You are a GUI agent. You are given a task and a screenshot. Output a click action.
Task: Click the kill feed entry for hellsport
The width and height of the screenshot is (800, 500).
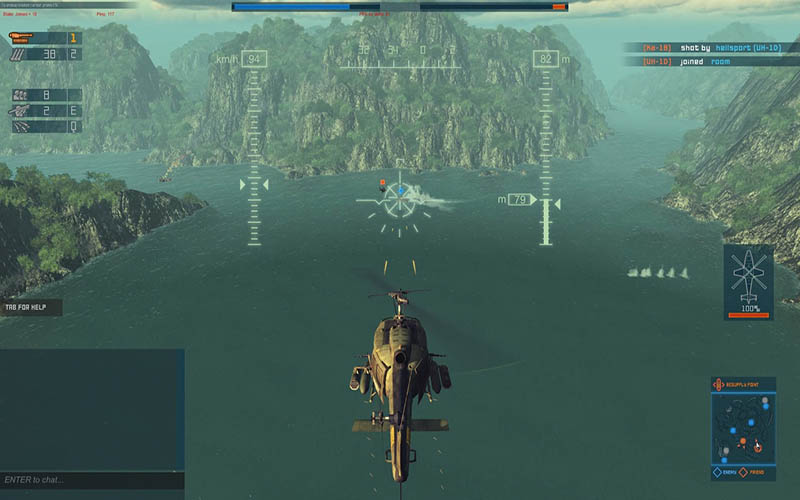[709, 47]
